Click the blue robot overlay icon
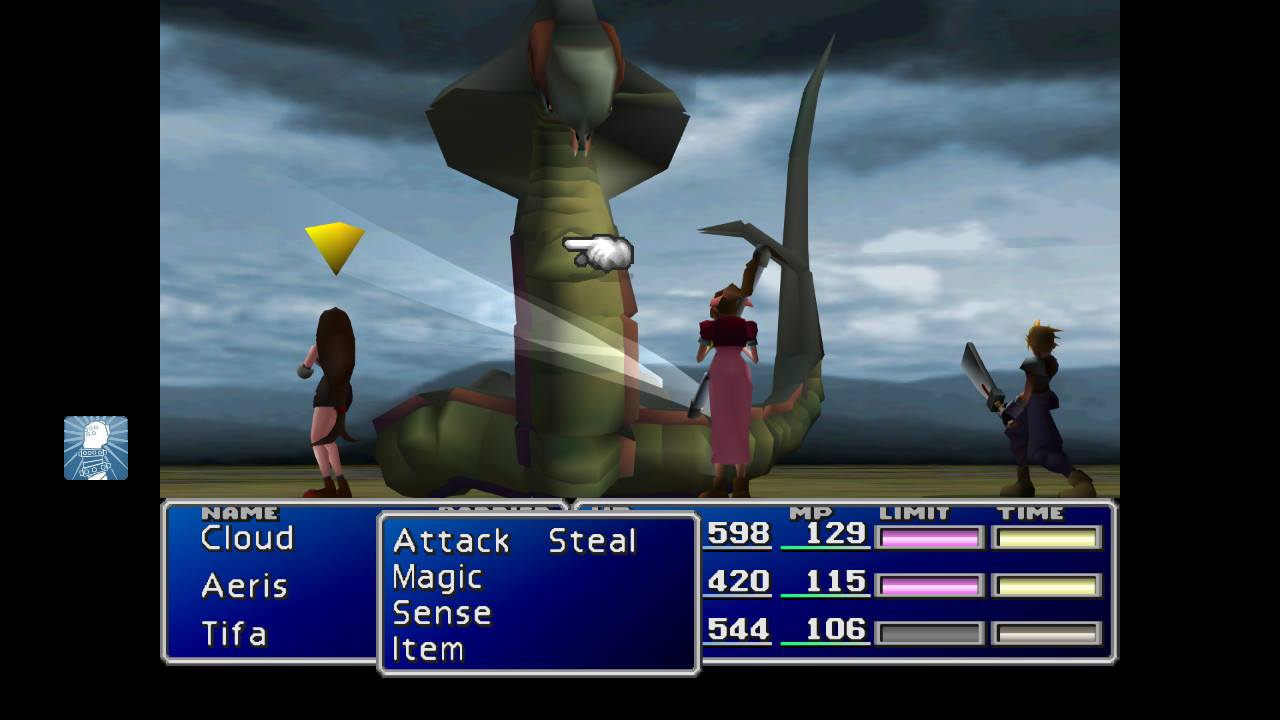 (96, 448)
